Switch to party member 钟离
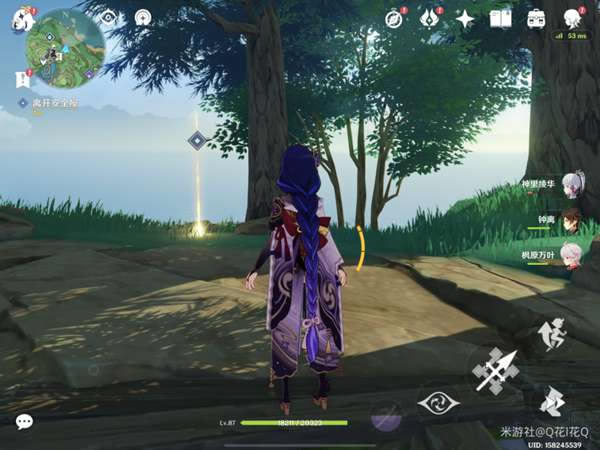The height and width of the screenshot is (450, 600). [570, 219]
